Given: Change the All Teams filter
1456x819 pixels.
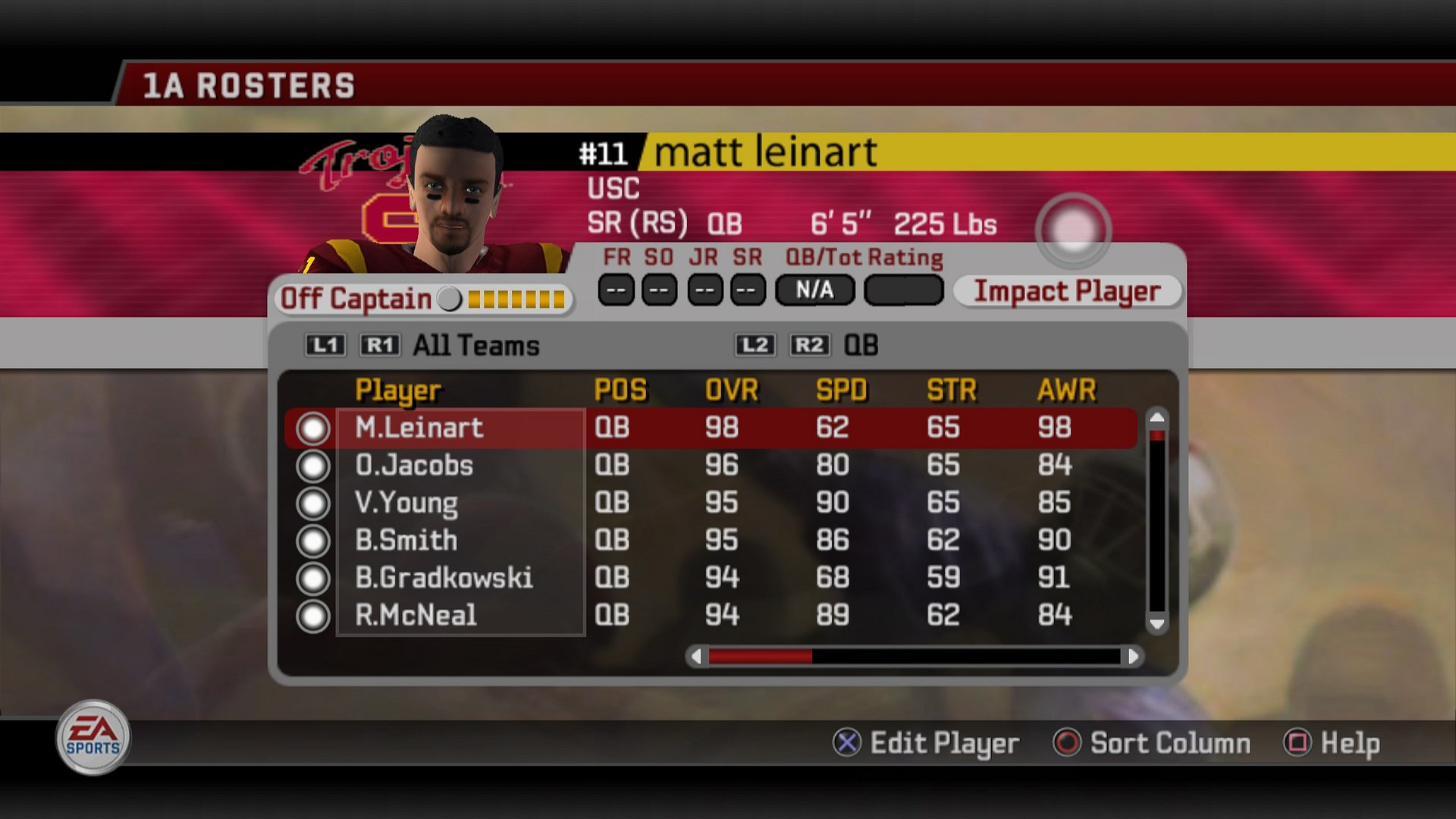Looking at the screenshot, I should (475, 346).
